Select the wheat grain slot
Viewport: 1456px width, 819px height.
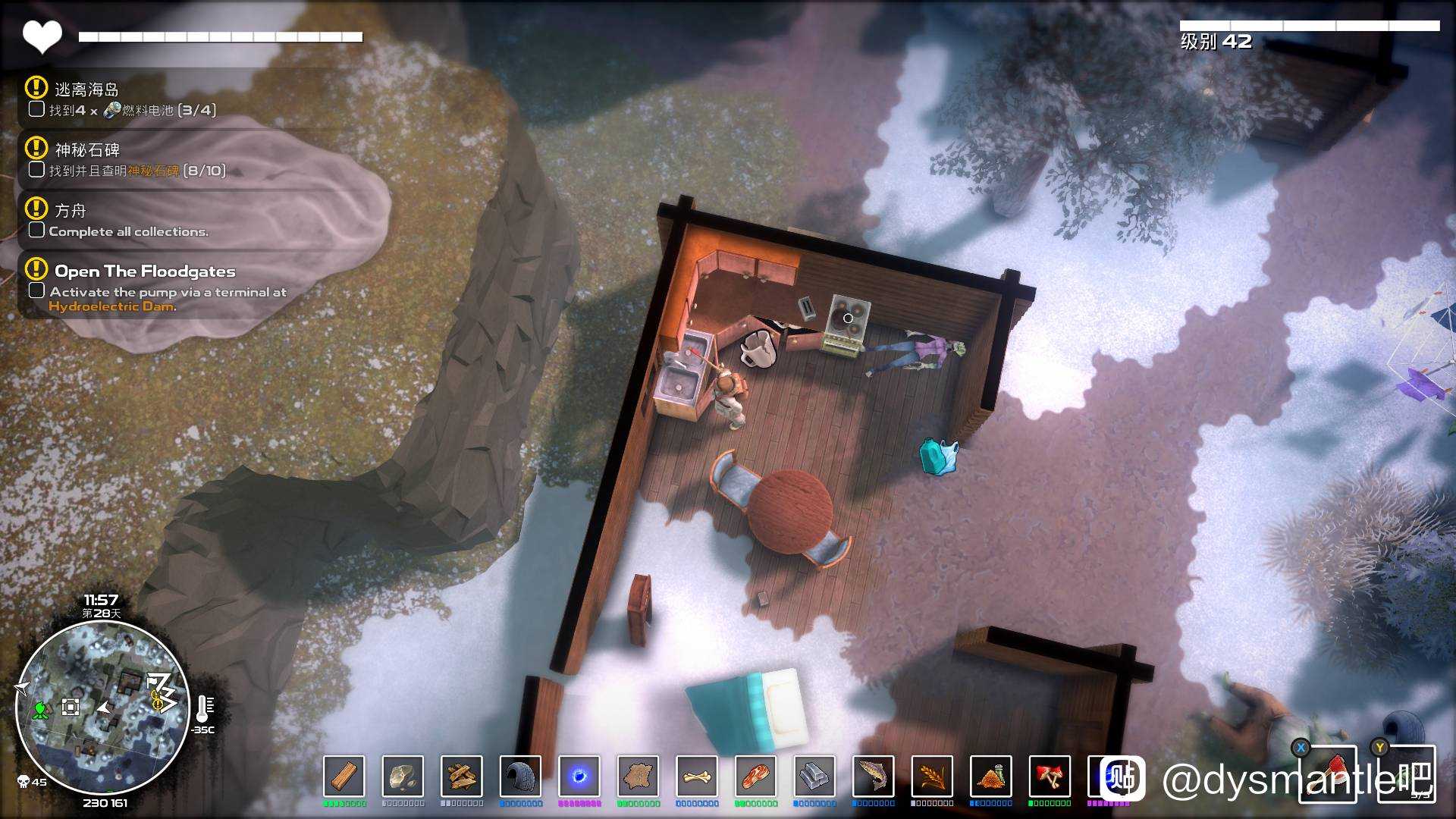(932, 777)
